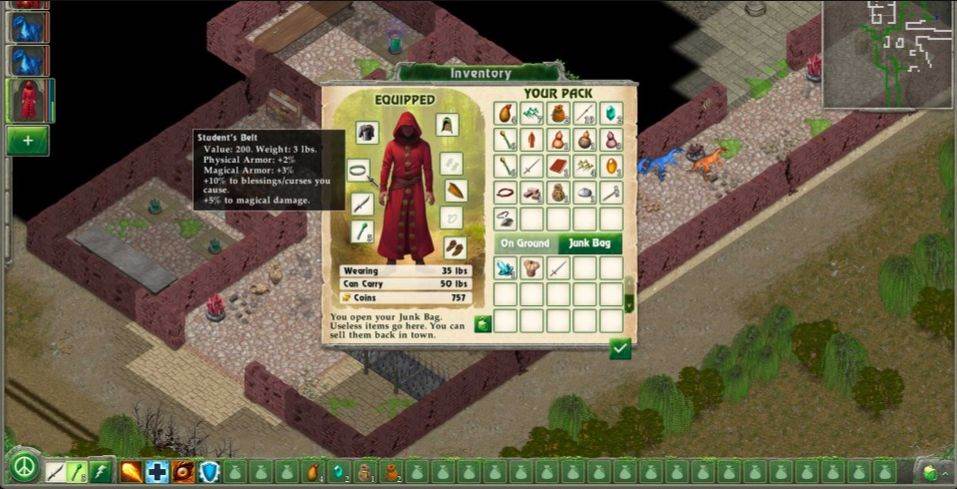Click the green plus button under portraits

[27, 141]
